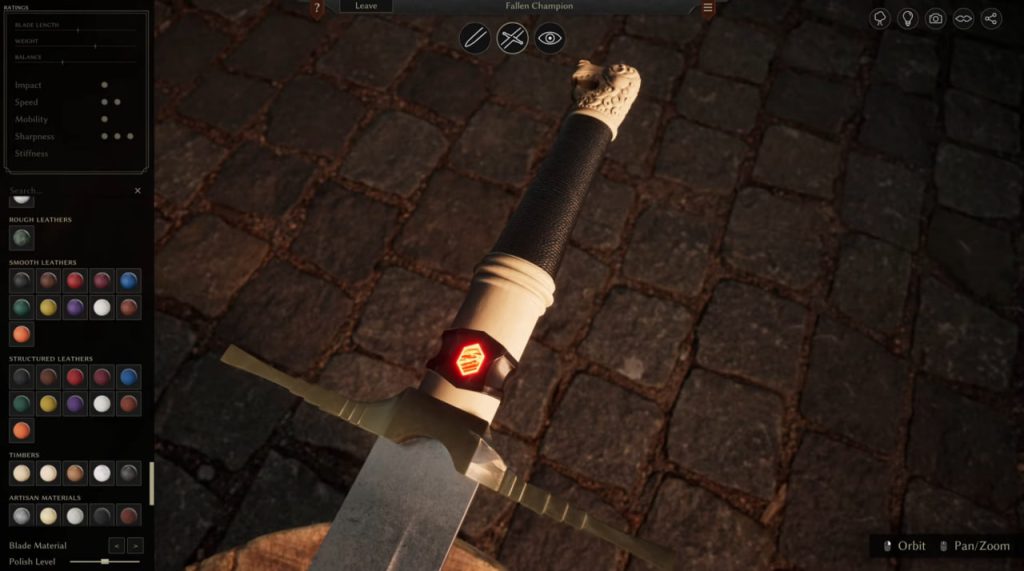Image resolution: width=1024 pixels, height=571 pixels.
Task: Click the Leave button
Action: point(366,6)
